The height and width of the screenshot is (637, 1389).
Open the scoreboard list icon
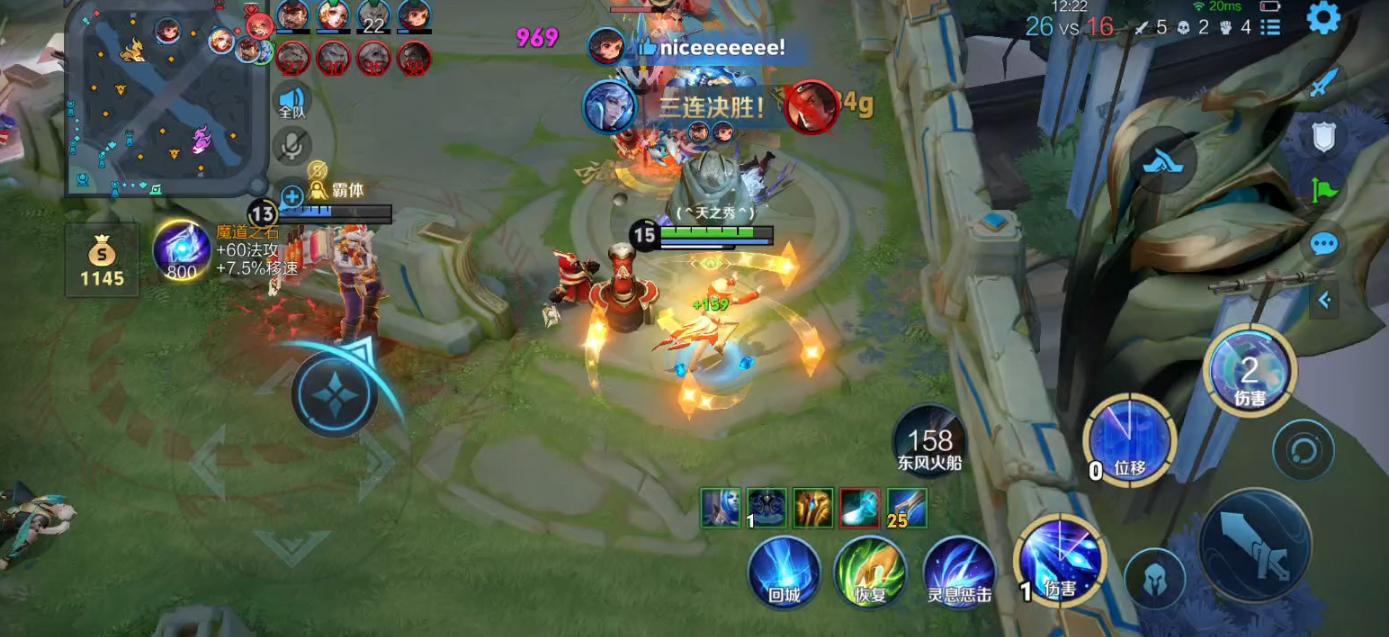click(1270, 27)
